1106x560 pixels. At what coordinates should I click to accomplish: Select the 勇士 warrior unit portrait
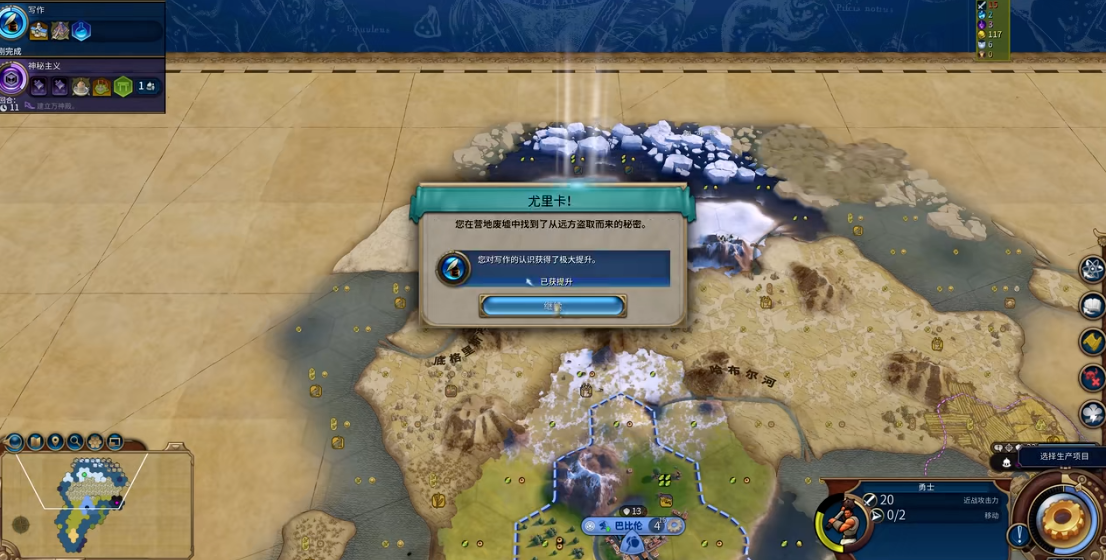pos(843,520)
